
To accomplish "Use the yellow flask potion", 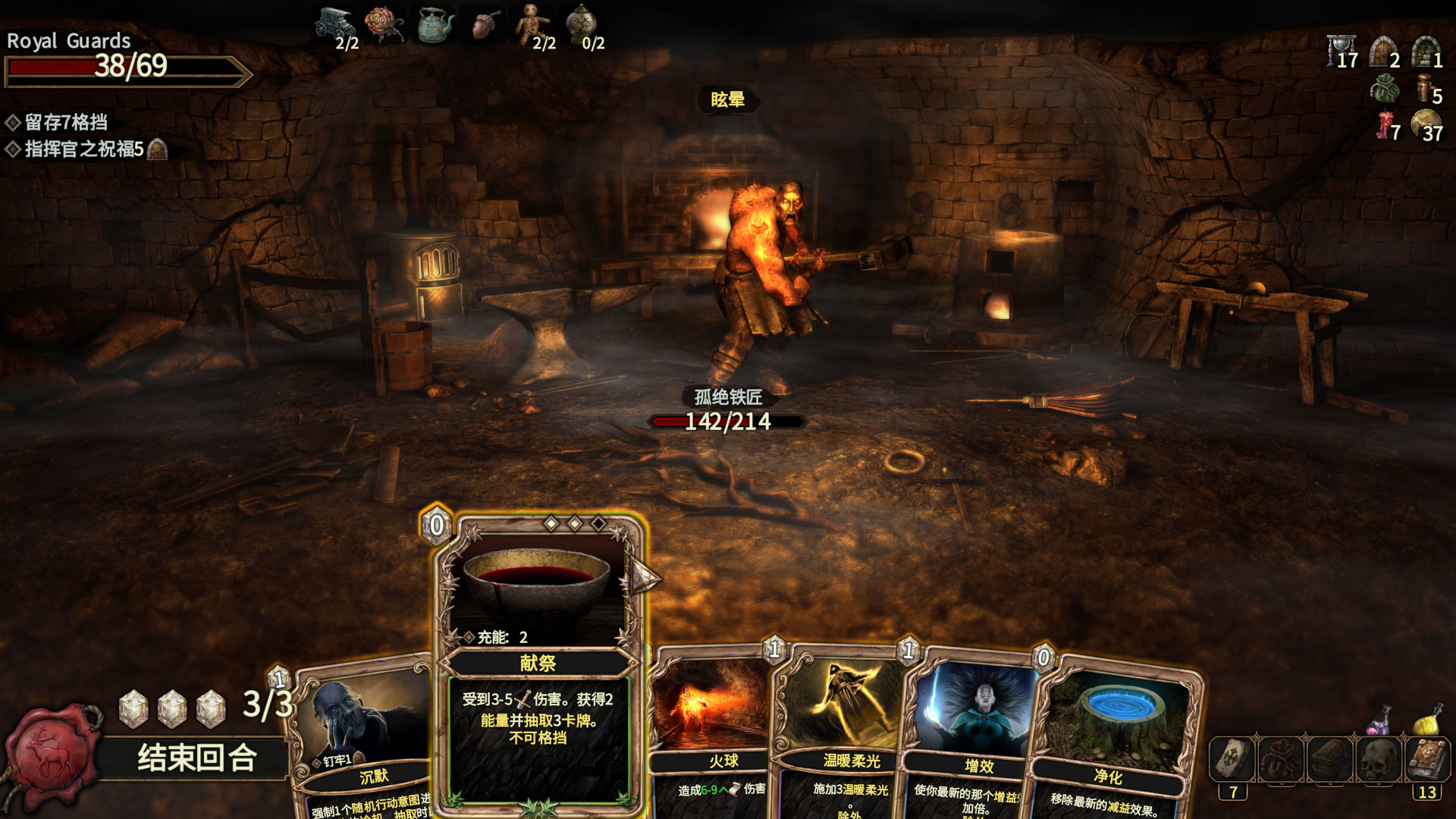I will (x=1429, y=720).
